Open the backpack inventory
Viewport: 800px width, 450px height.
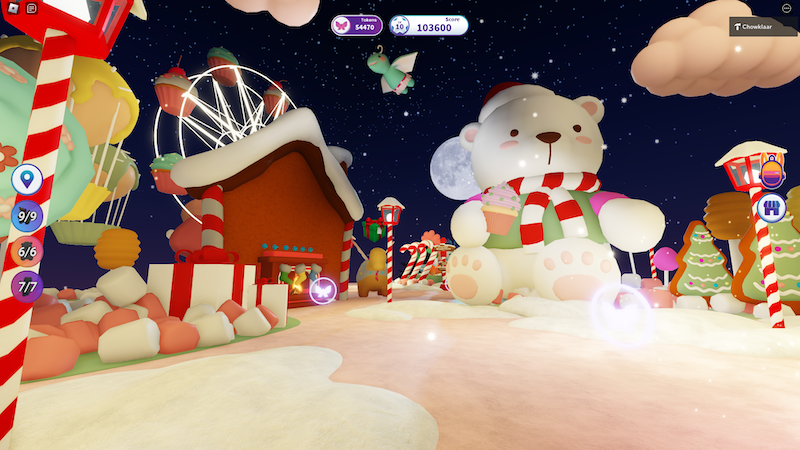pyautogui.click(x=771, y=174)
